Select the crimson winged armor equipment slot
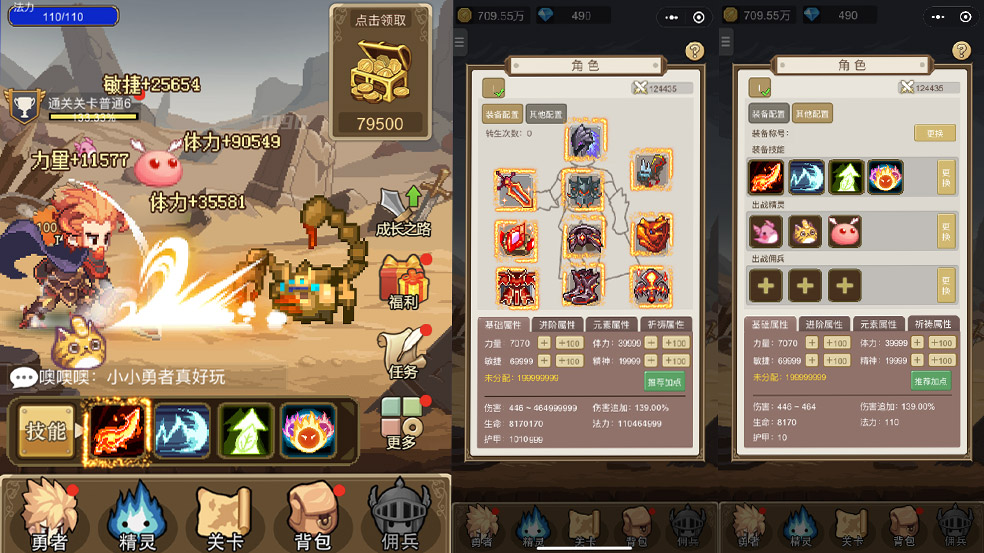984x553 pixels. click(516, 287)
